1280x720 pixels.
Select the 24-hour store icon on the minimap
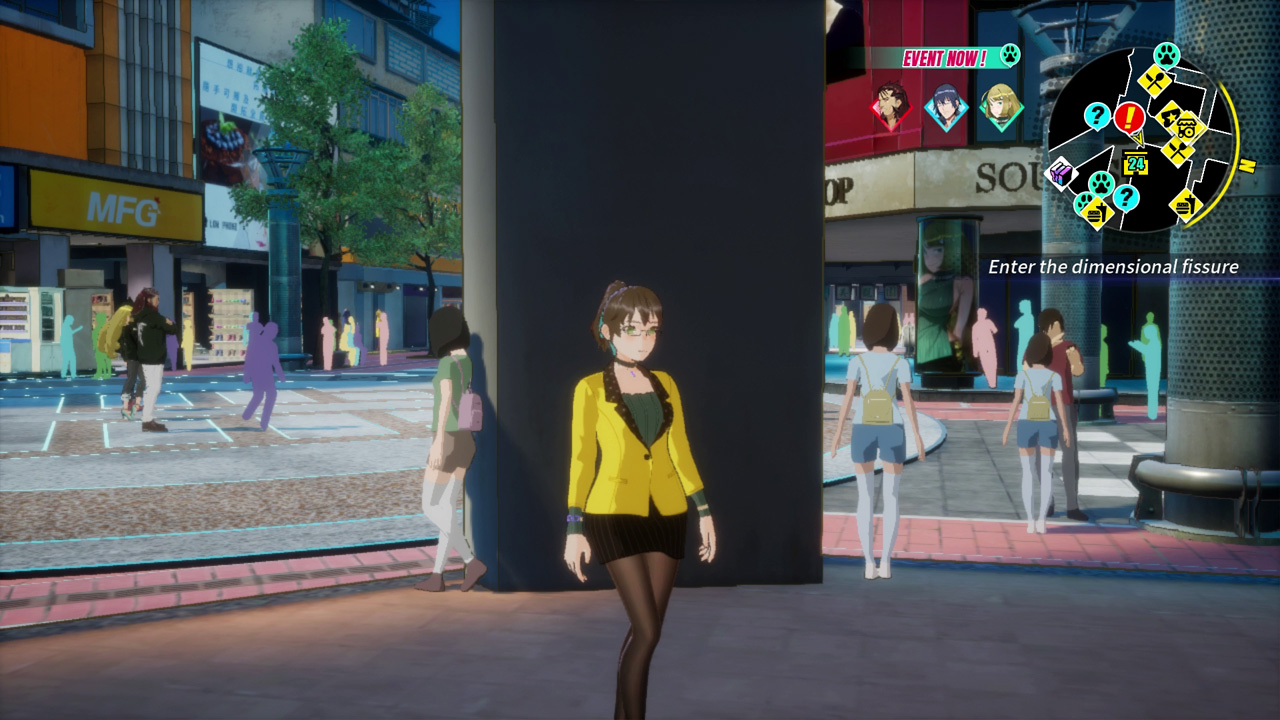[1136, 163]
